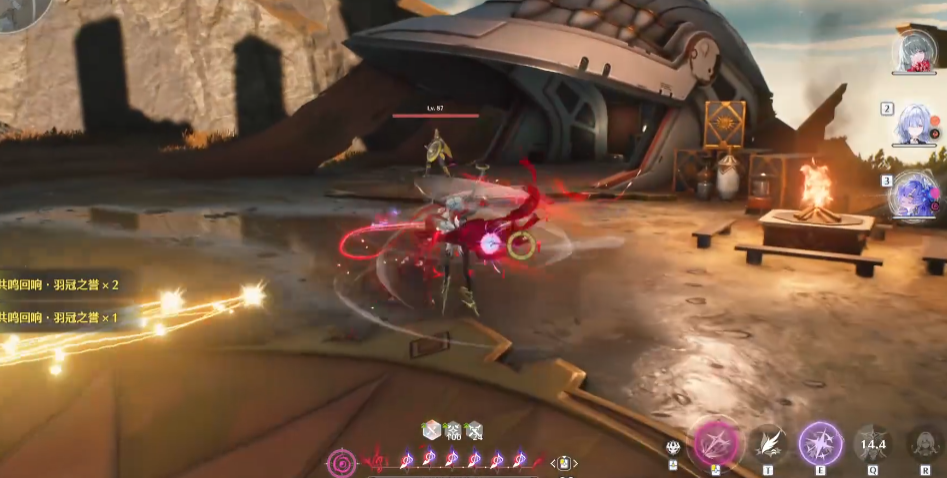The image size is (947, 478).
Task: Click the echo skill on 14.4 cooldown
Action: click(873, 443)
